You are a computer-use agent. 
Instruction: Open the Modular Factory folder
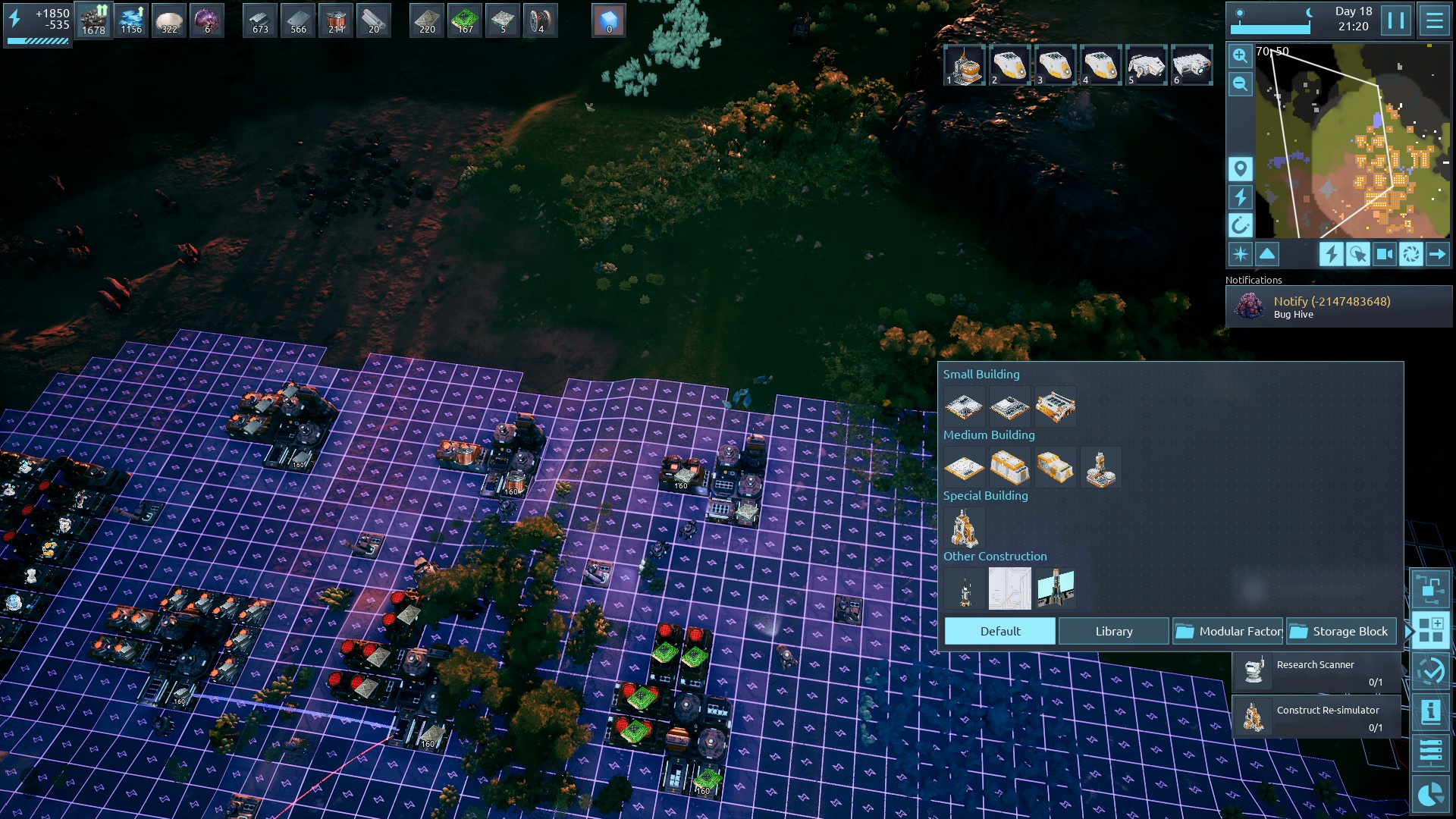(1228, 631)
